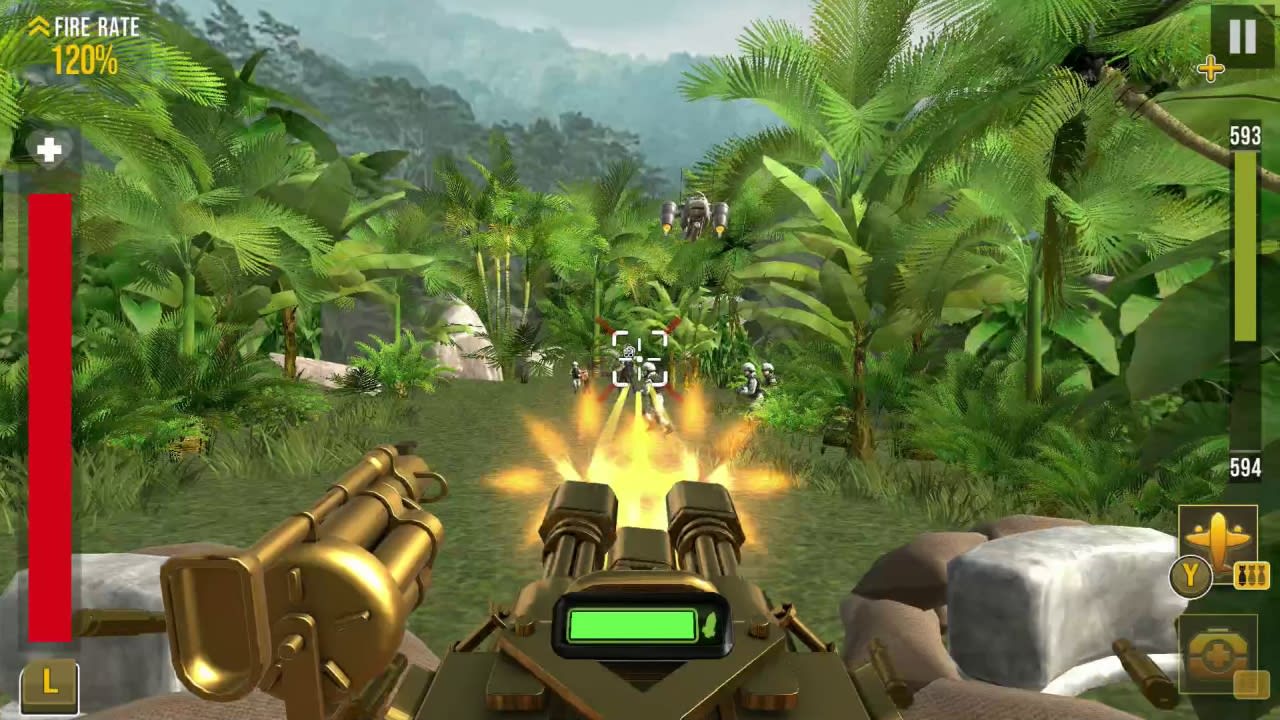Click the yellow plus icon near the pause button

(x=1211, y=70)
